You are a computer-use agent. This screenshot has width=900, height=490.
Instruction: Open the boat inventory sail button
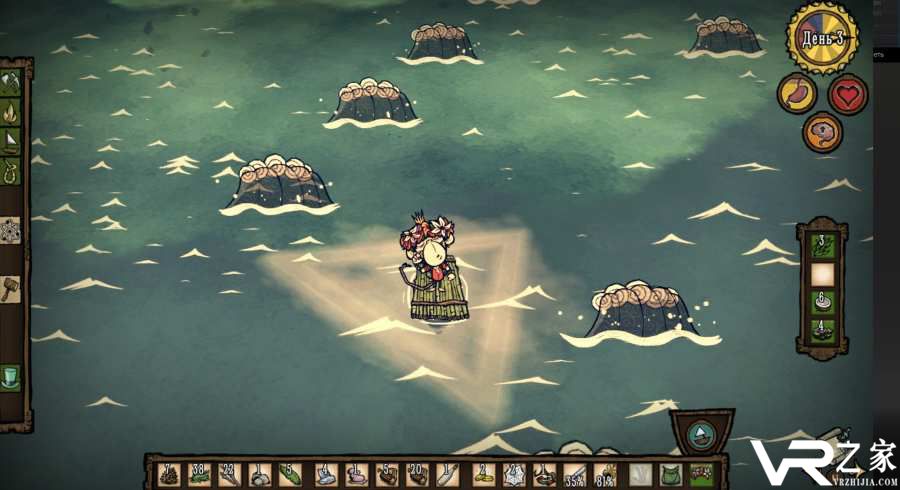pyautogui.click(x=701, y=435)
